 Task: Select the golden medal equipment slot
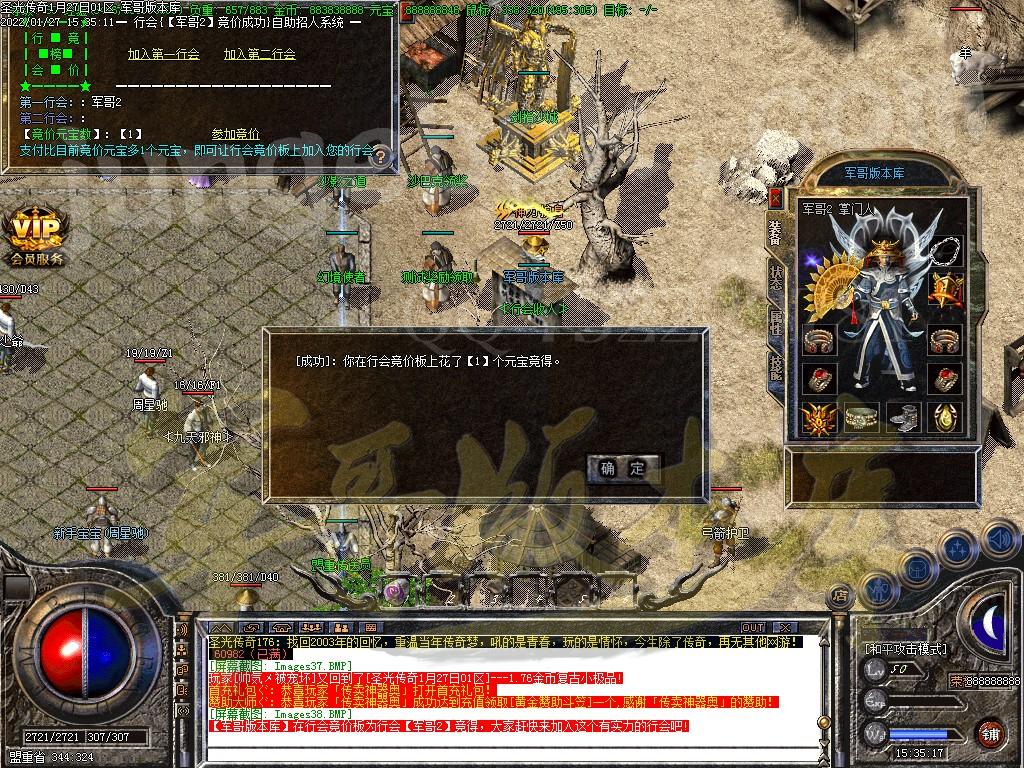click(x=945, y=290)
